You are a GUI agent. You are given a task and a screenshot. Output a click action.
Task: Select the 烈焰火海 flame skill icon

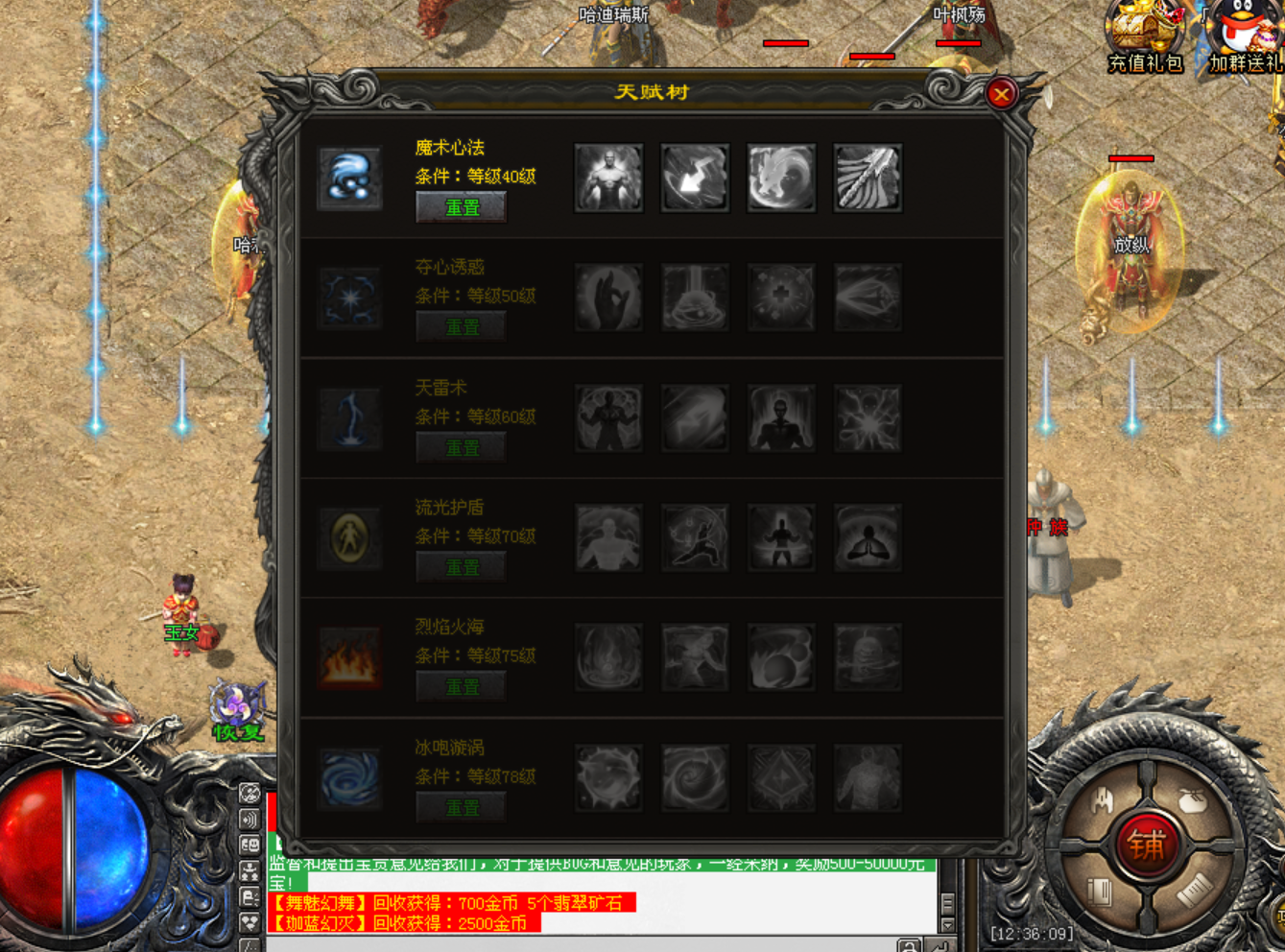click(350, 658)
